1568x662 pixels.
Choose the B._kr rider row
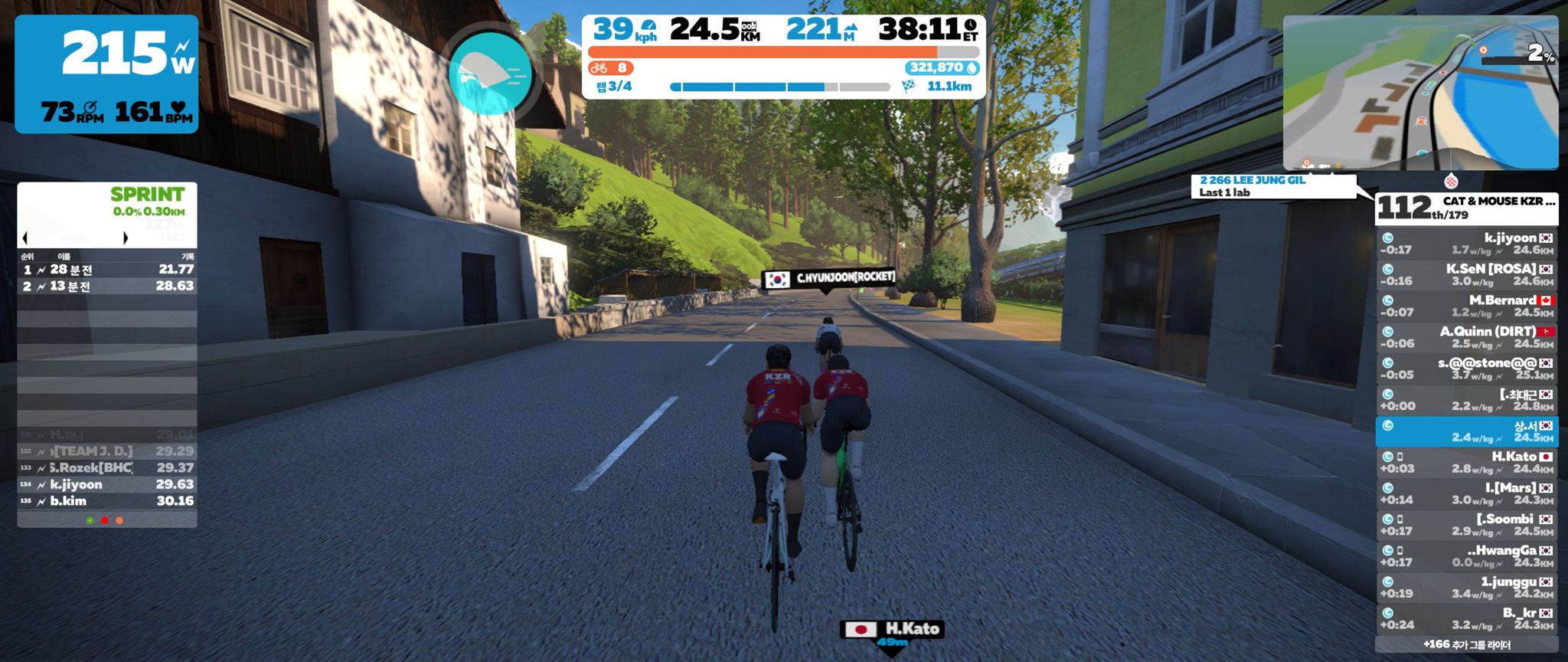(x=1466, y=618)
